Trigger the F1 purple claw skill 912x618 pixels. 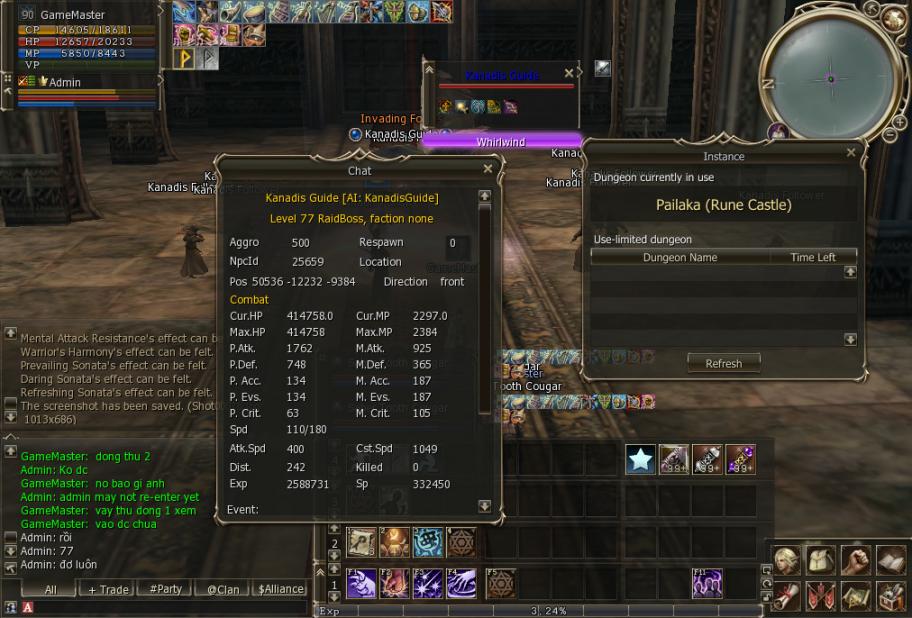pyautogui.click(x=361, y=583)
